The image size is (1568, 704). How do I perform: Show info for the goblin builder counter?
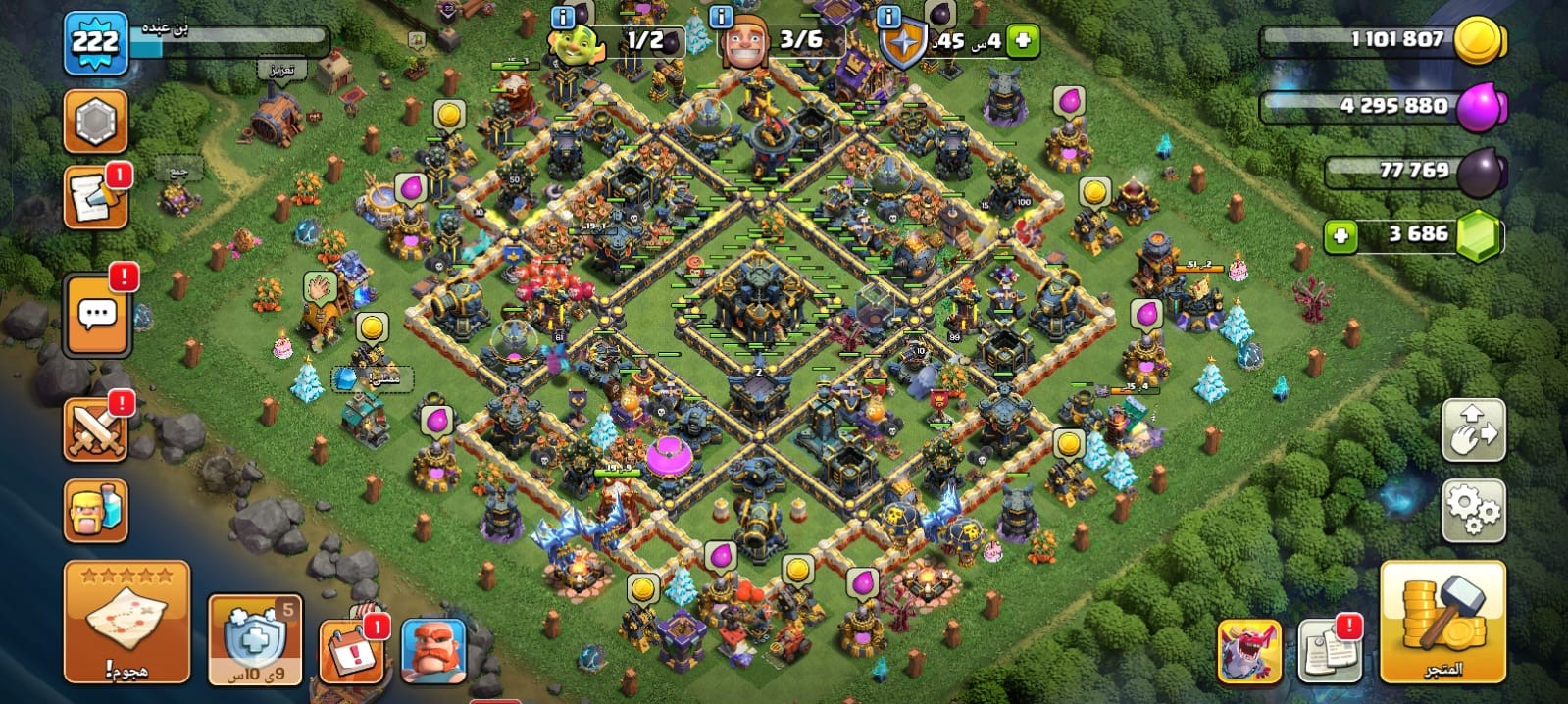563,18
